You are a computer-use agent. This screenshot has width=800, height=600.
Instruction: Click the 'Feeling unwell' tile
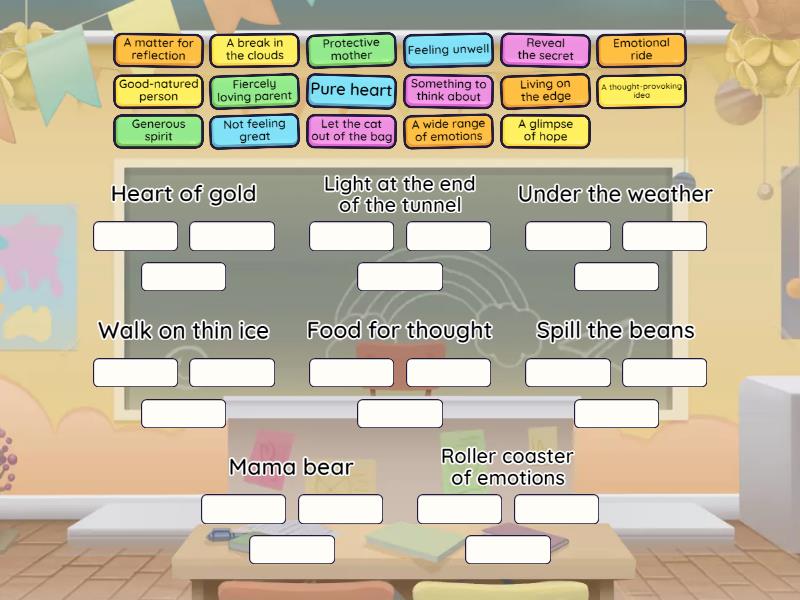click(448, 50)
